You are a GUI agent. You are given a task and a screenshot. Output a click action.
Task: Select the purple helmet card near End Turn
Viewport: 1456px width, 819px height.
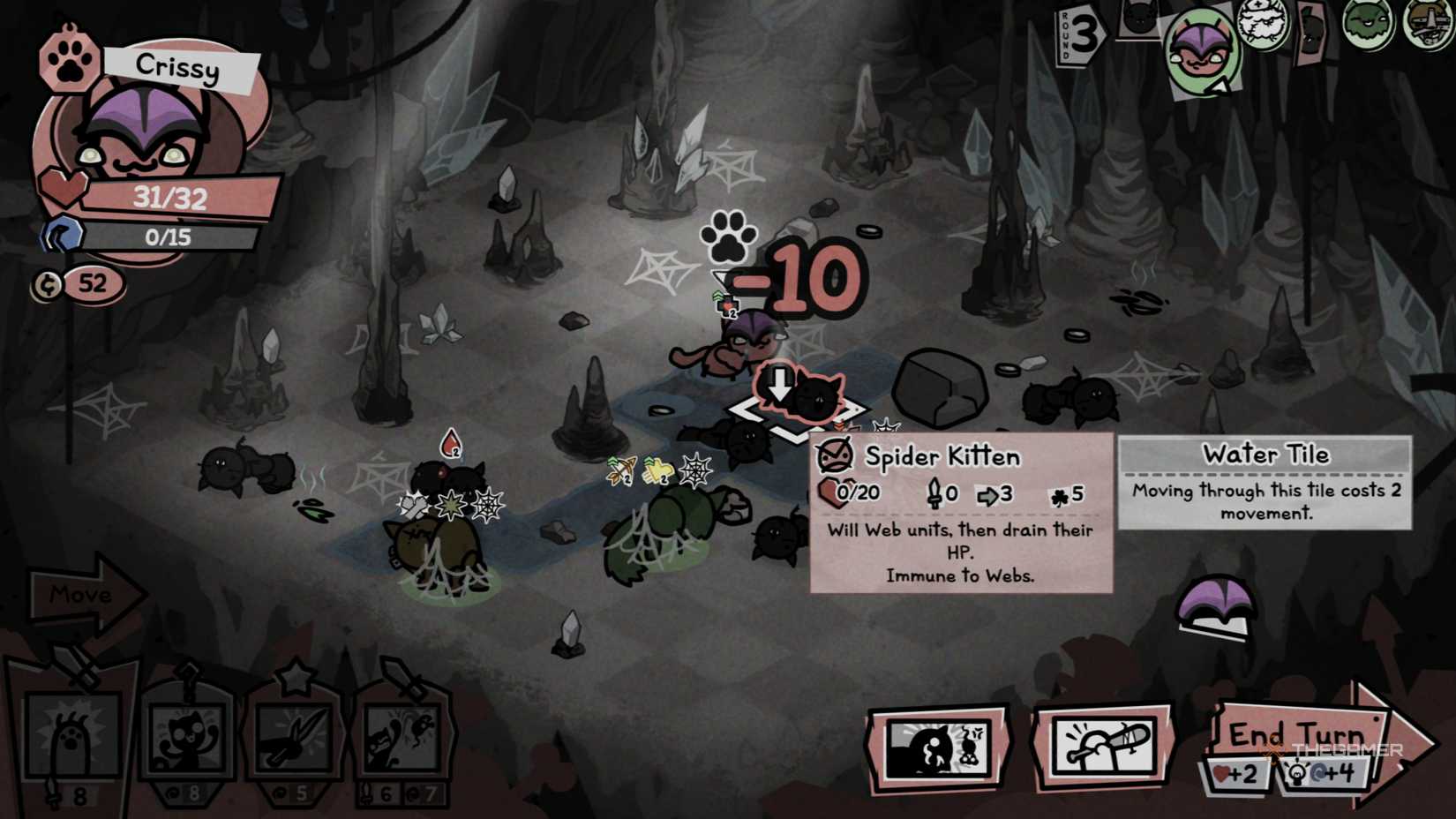click(x=1216, y=605)
